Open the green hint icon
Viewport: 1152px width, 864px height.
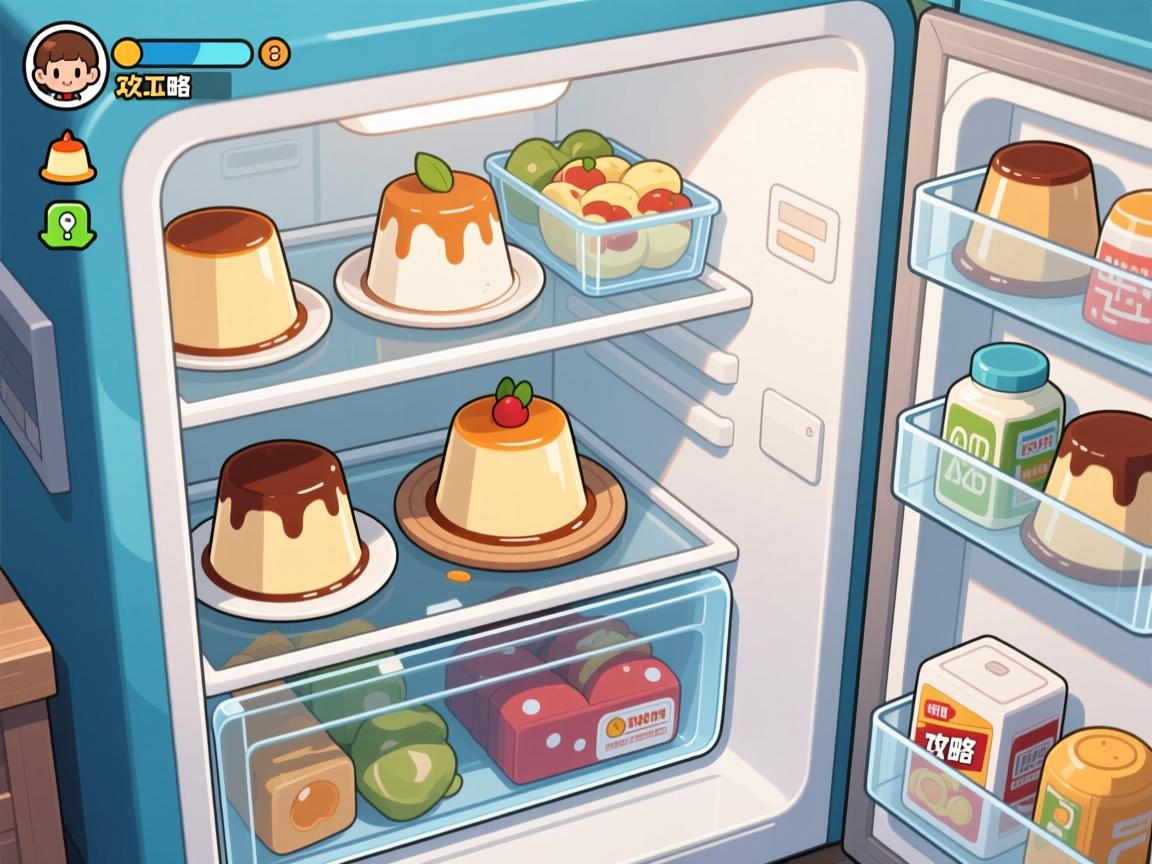click(67, 224)
